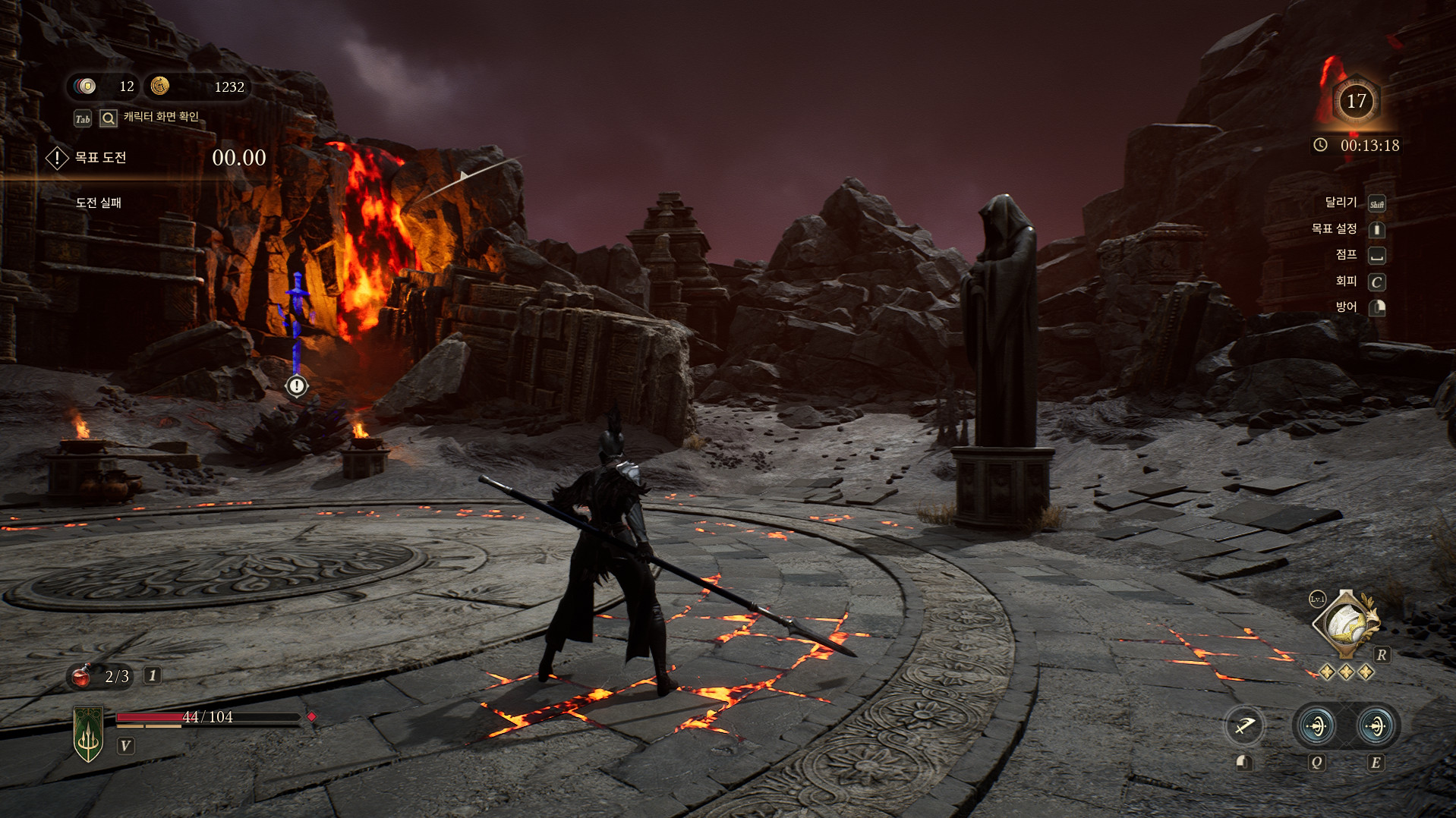Select the 목표 도전 objective tracker
The height and width of the screenshot is (818, 1456).
click(99, 158)
